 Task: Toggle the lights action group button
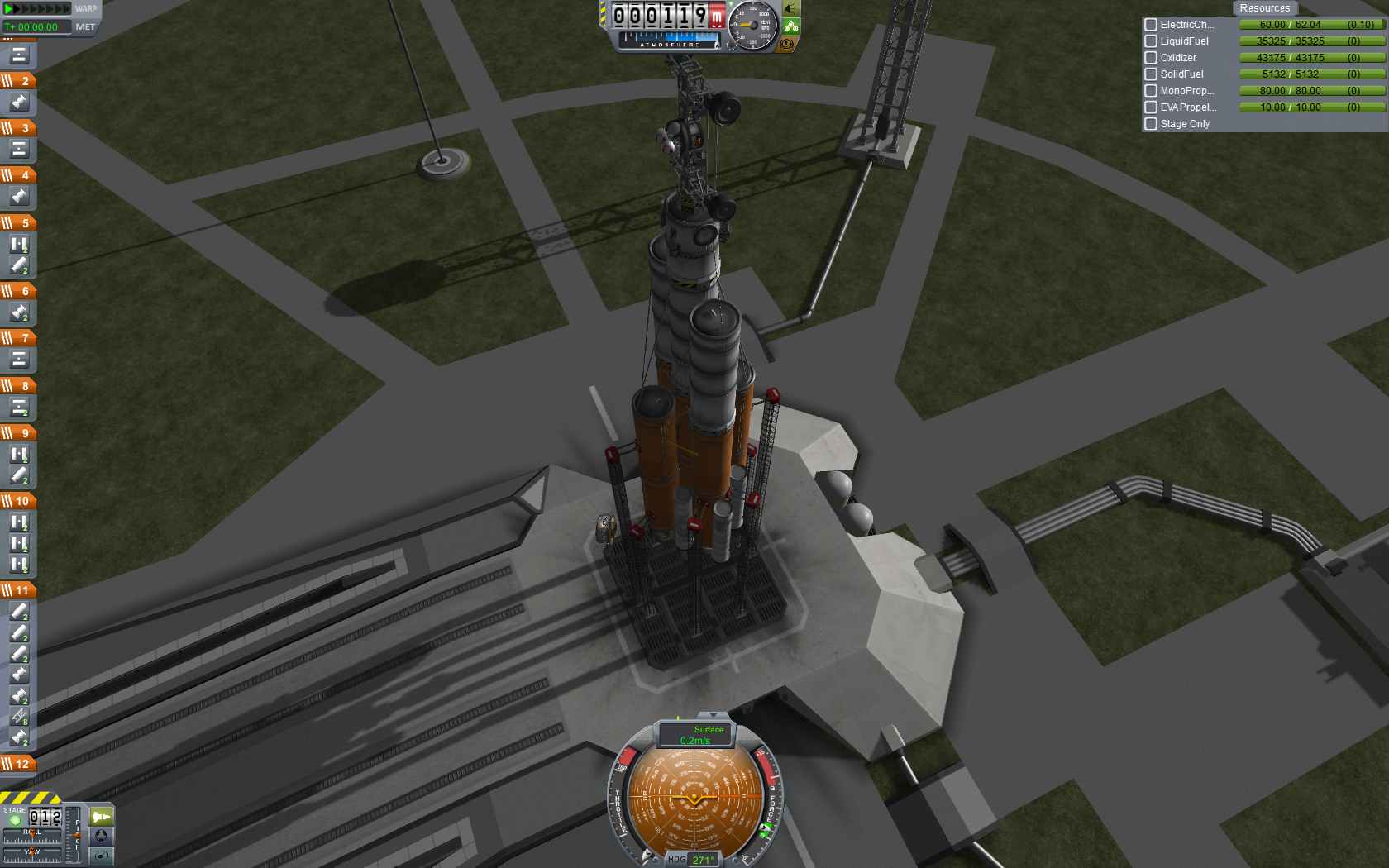791,9
